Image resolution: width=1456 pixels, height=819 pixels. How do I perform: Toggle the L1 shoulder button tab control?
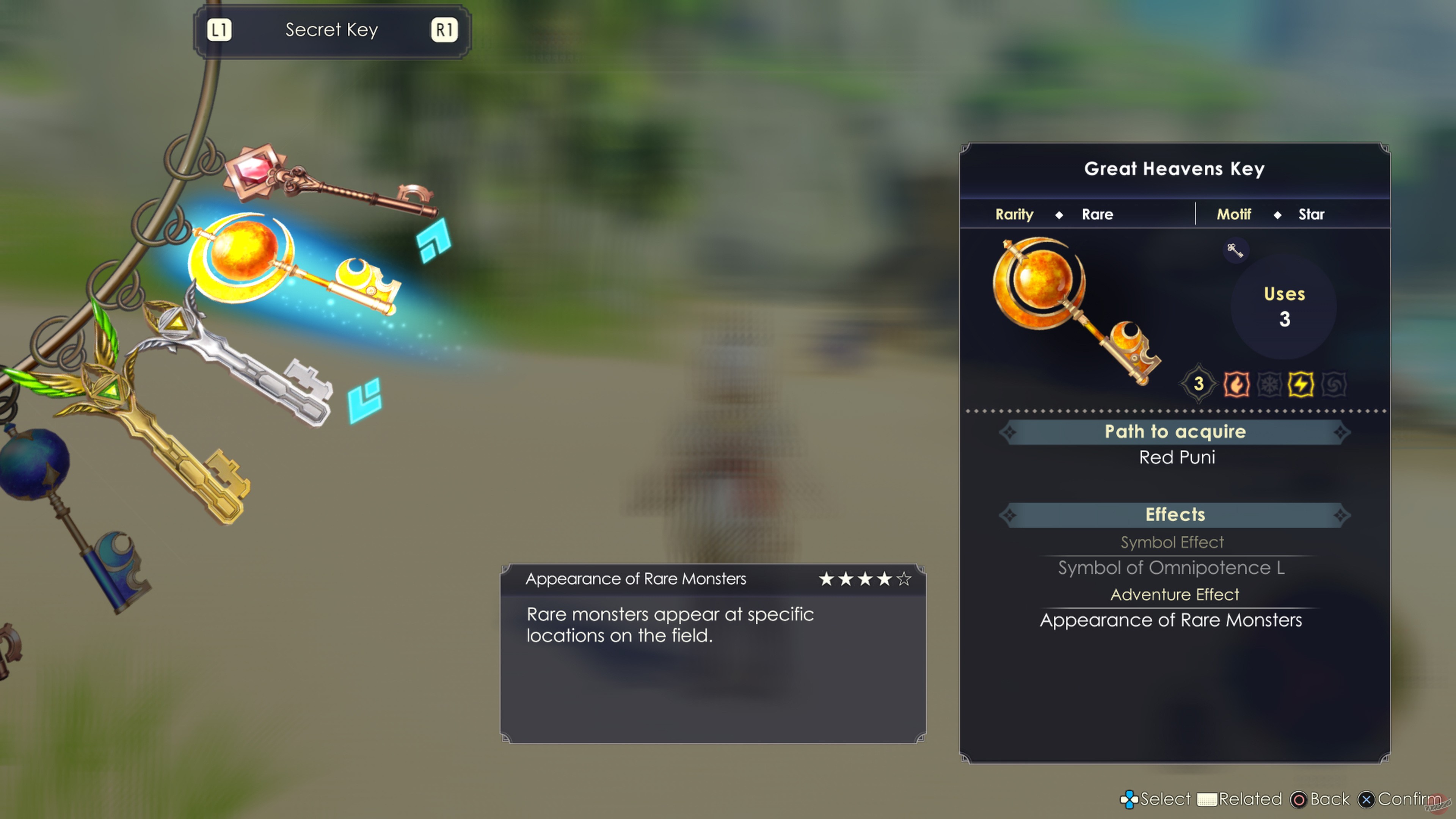tap(220, 30)
